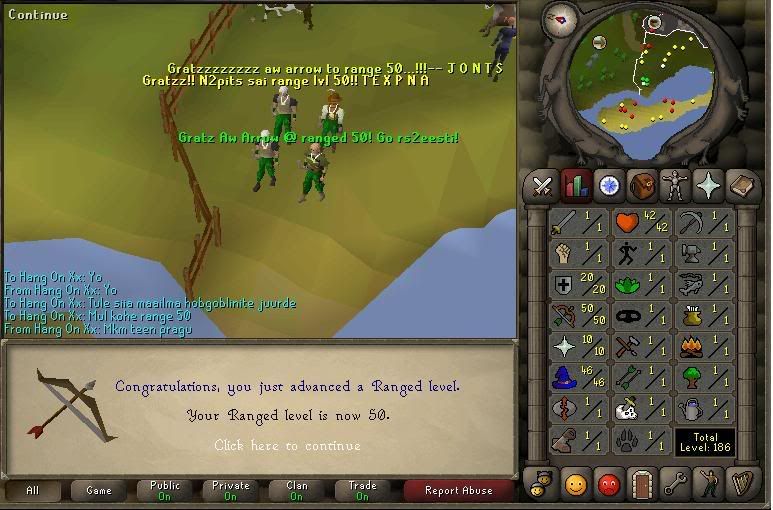Show the Music player harp tab
The width and height of the screenshot is (773, 510).
pyautogui.click(x=742, y=485)
